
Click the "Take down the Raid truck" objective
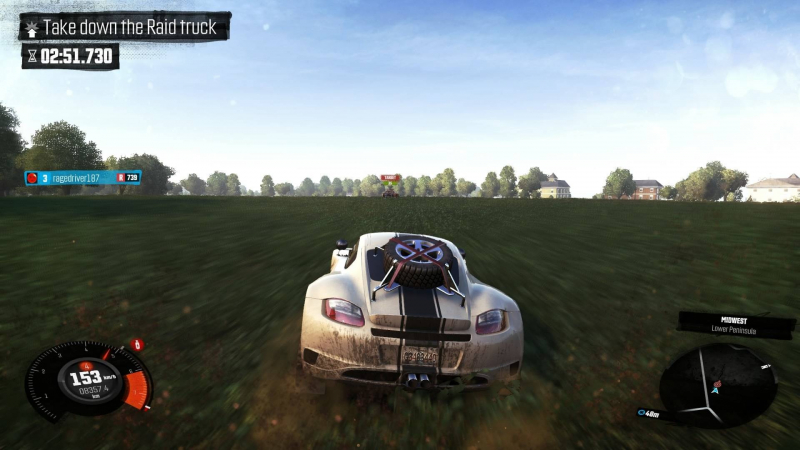click(125, 27)
